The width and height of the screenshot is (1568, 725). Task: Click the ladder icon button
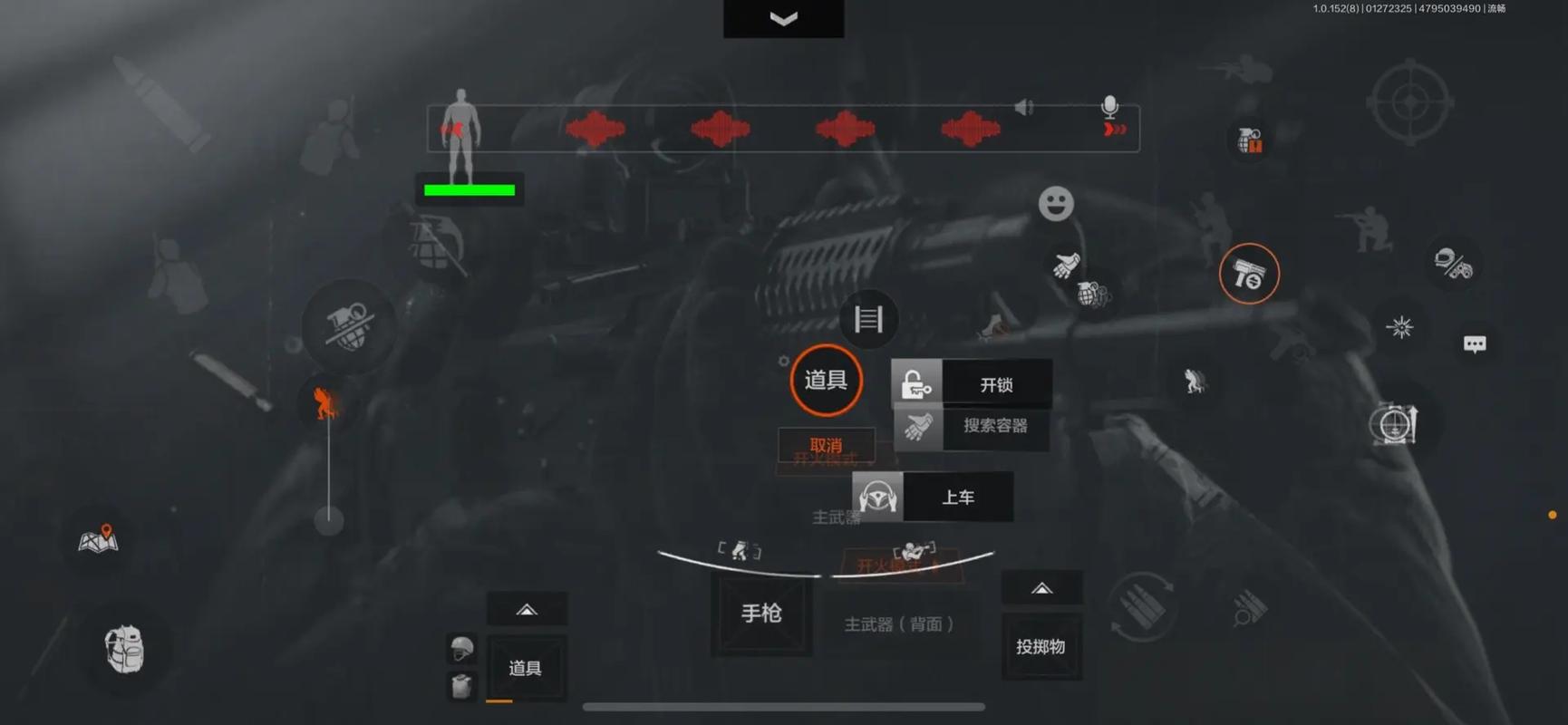[868, 319]
